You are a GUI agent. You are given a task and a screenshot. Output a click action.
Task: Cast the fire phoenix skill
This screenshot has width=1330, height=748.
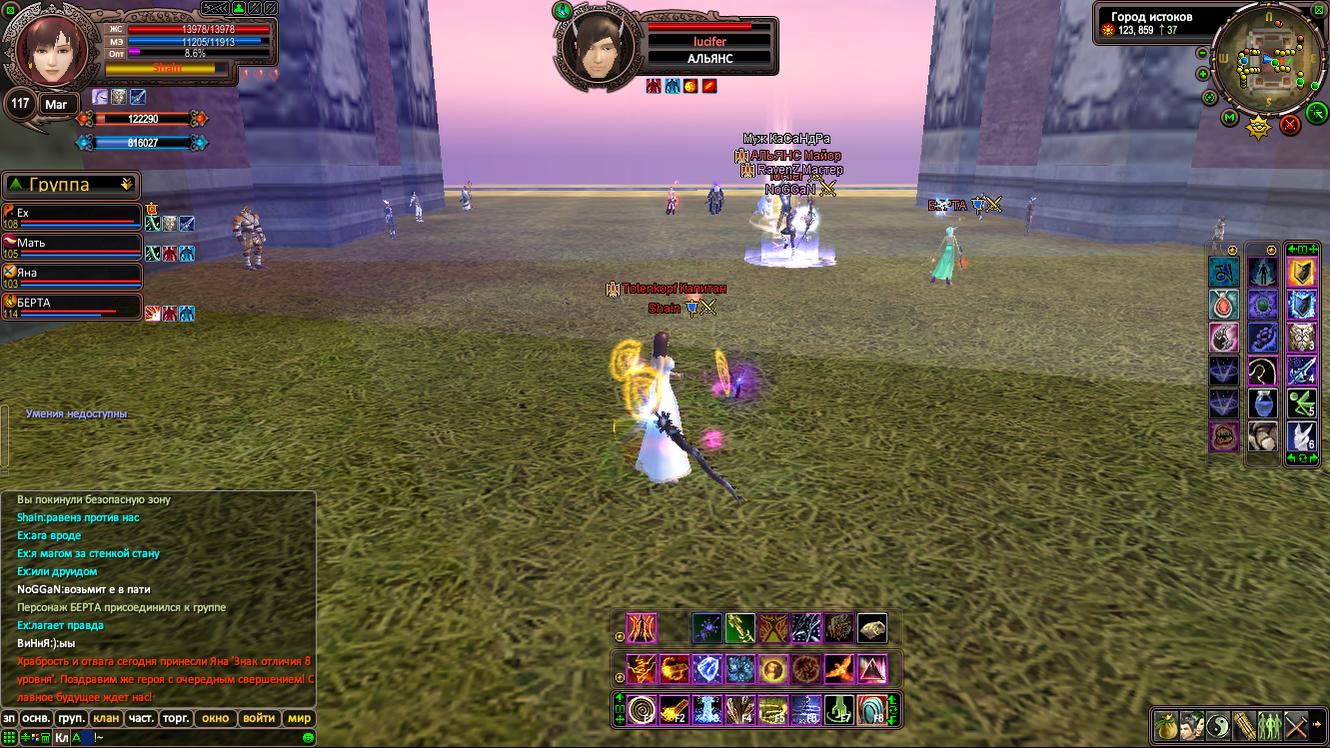coord(838,668)
